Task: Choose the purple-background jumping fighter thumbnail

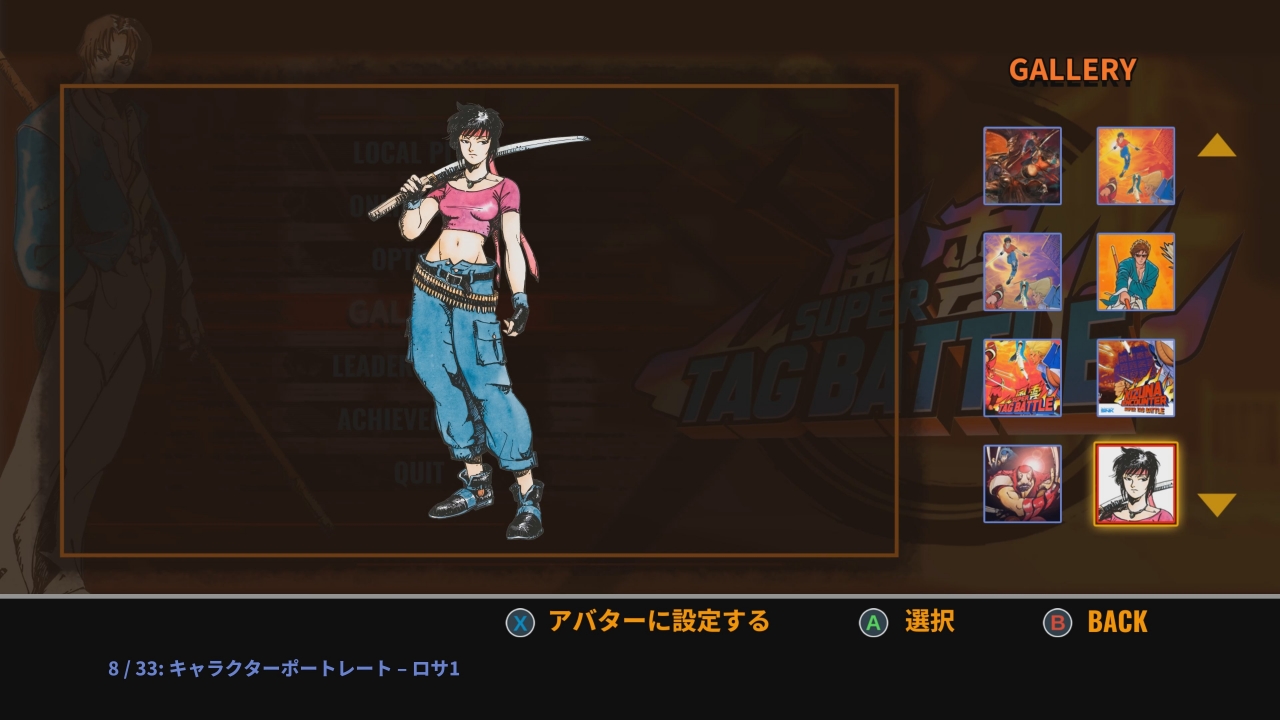Action: pos(1022,272)
